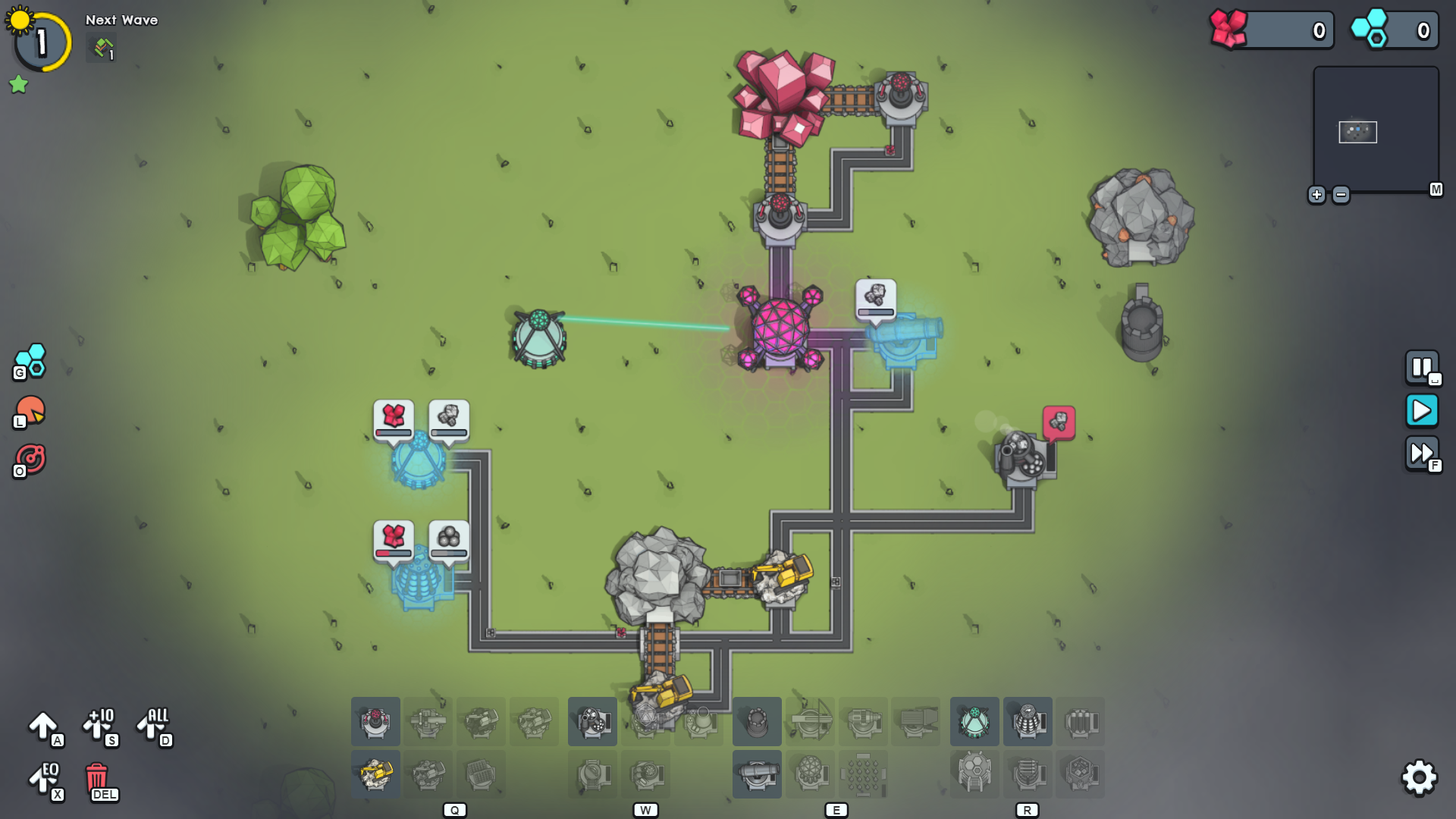
Task: Switch to the R building category
Action: click(x=1028, y=809)
